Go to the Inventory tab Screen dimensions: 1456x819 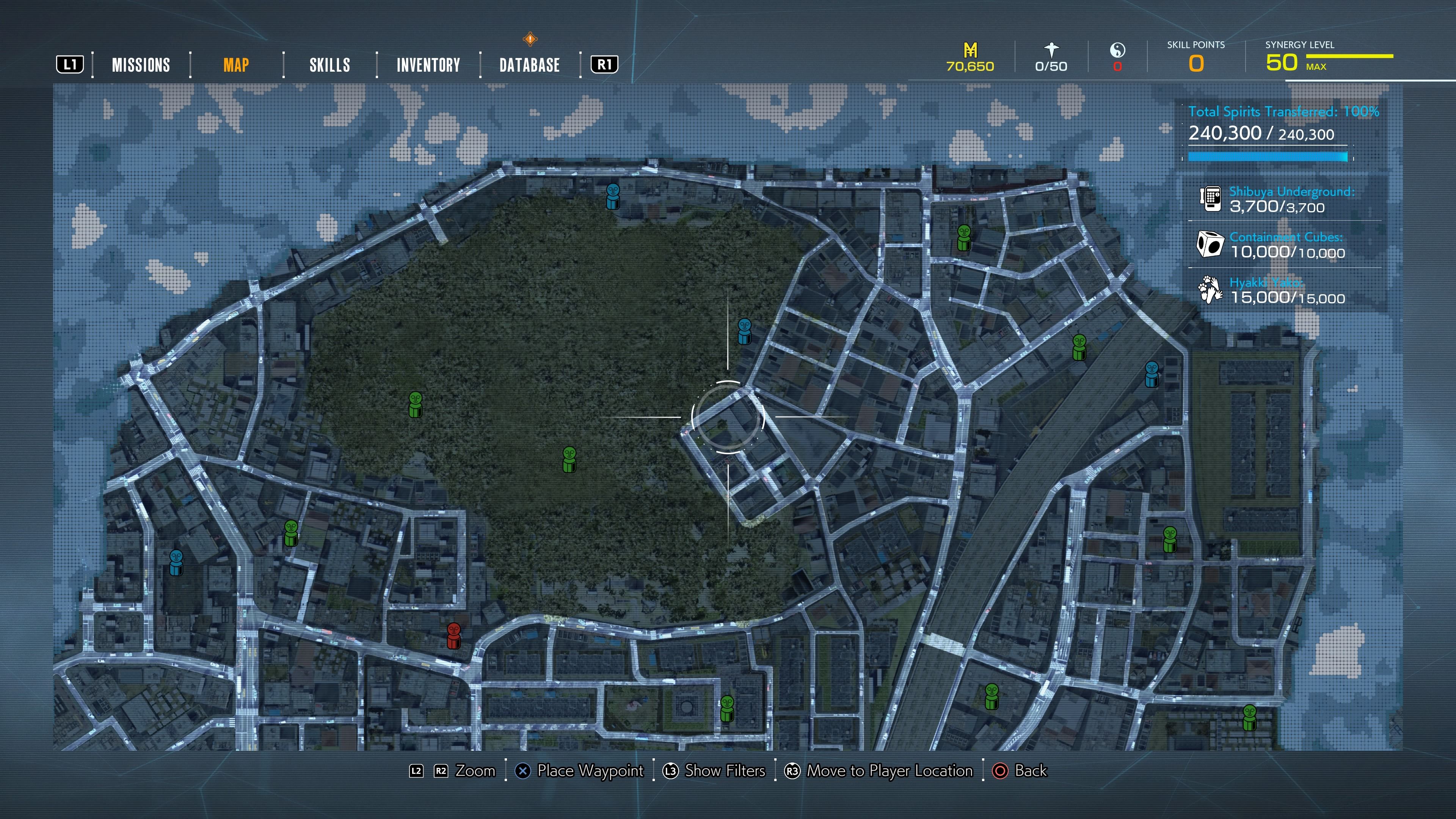coord(428,65)
